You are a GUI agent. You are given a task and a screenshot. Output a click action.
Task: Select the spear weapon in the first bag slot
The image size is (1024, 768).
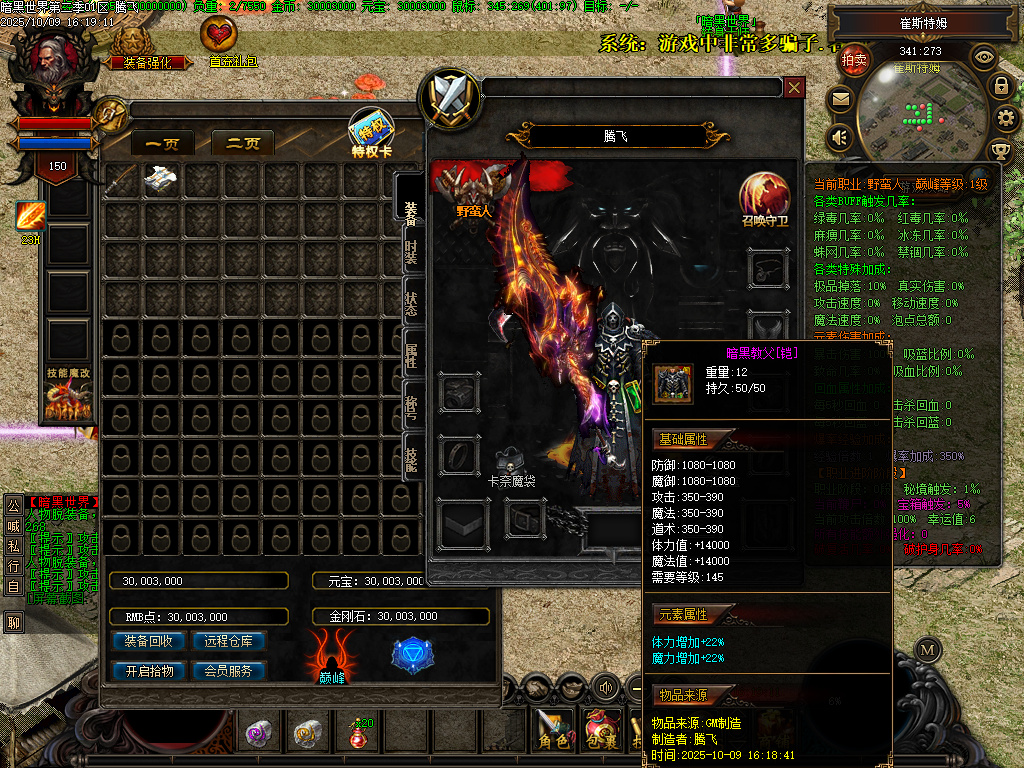[x=122, y=179]
